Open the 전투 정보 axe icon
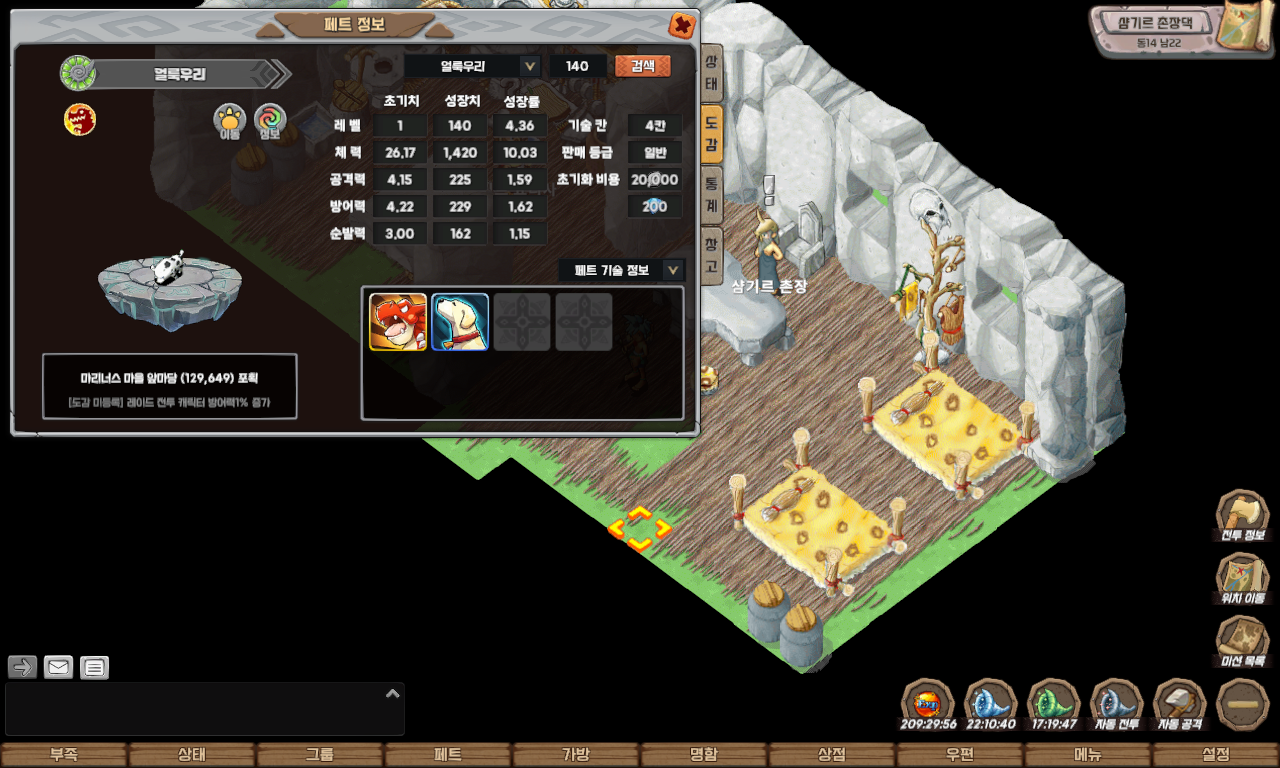Image resolution: width=1280 pixels, height=768 pixels. point(1242,515)
